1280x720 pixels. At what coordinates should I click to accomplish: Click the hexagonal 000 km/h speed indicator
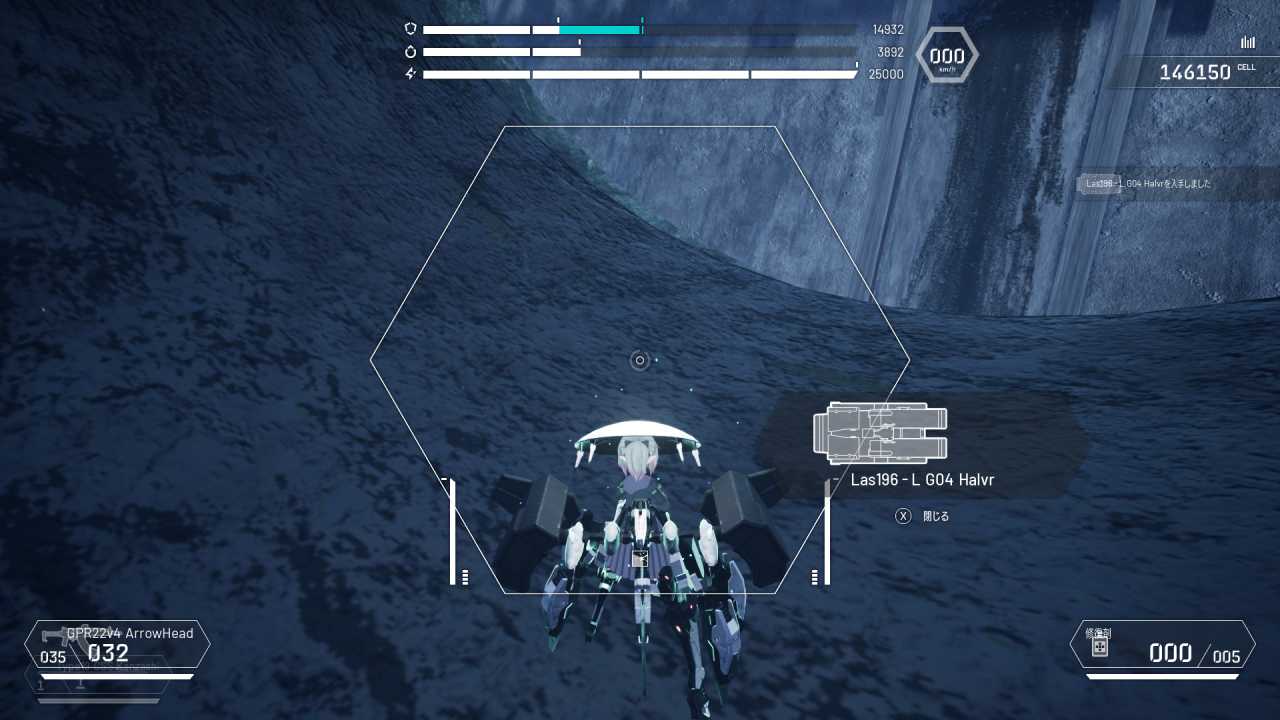coord(945,56)
